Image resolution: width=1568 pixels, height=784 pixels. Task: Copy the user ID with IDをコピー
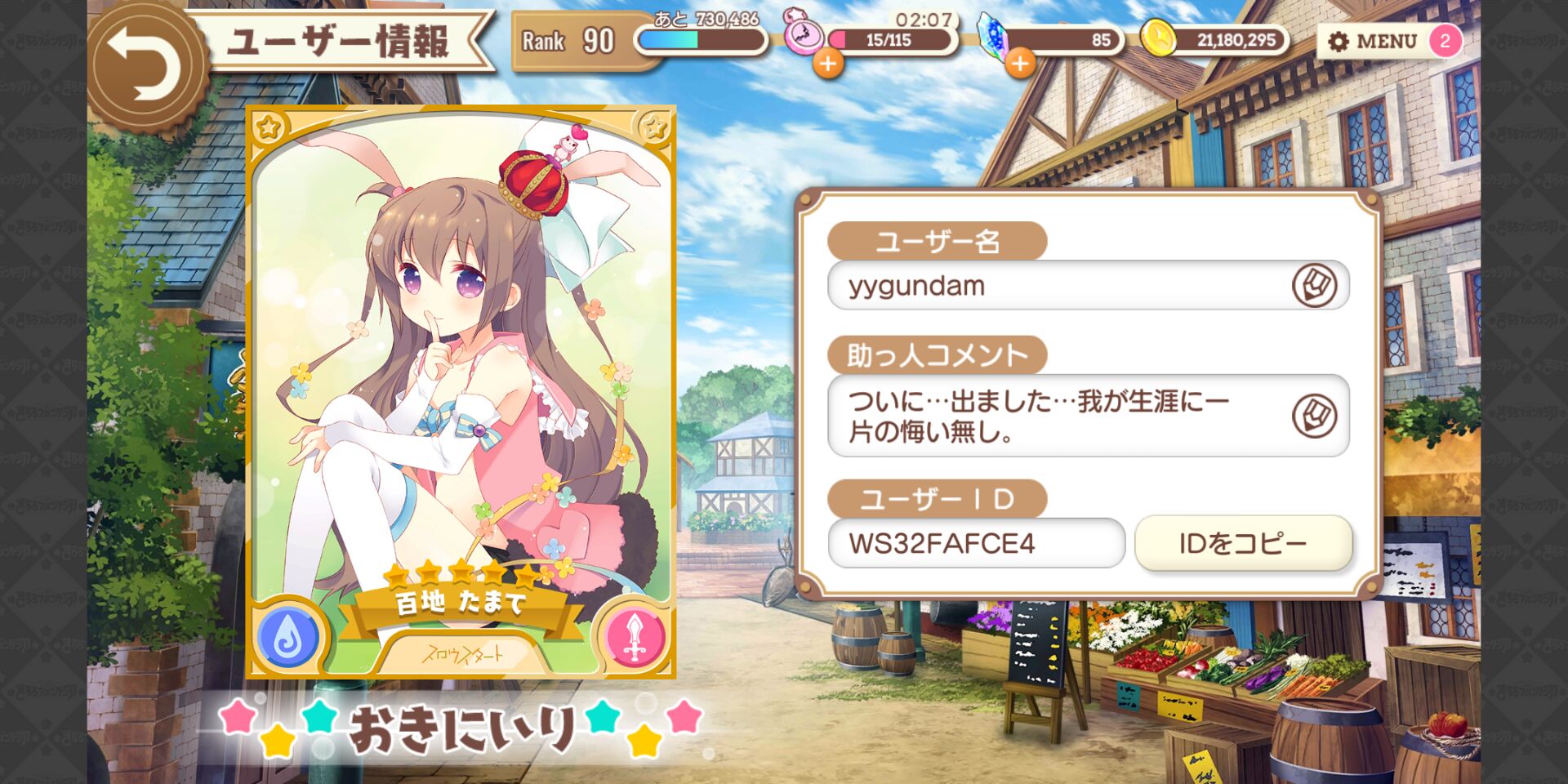[x=1243, y=543]
